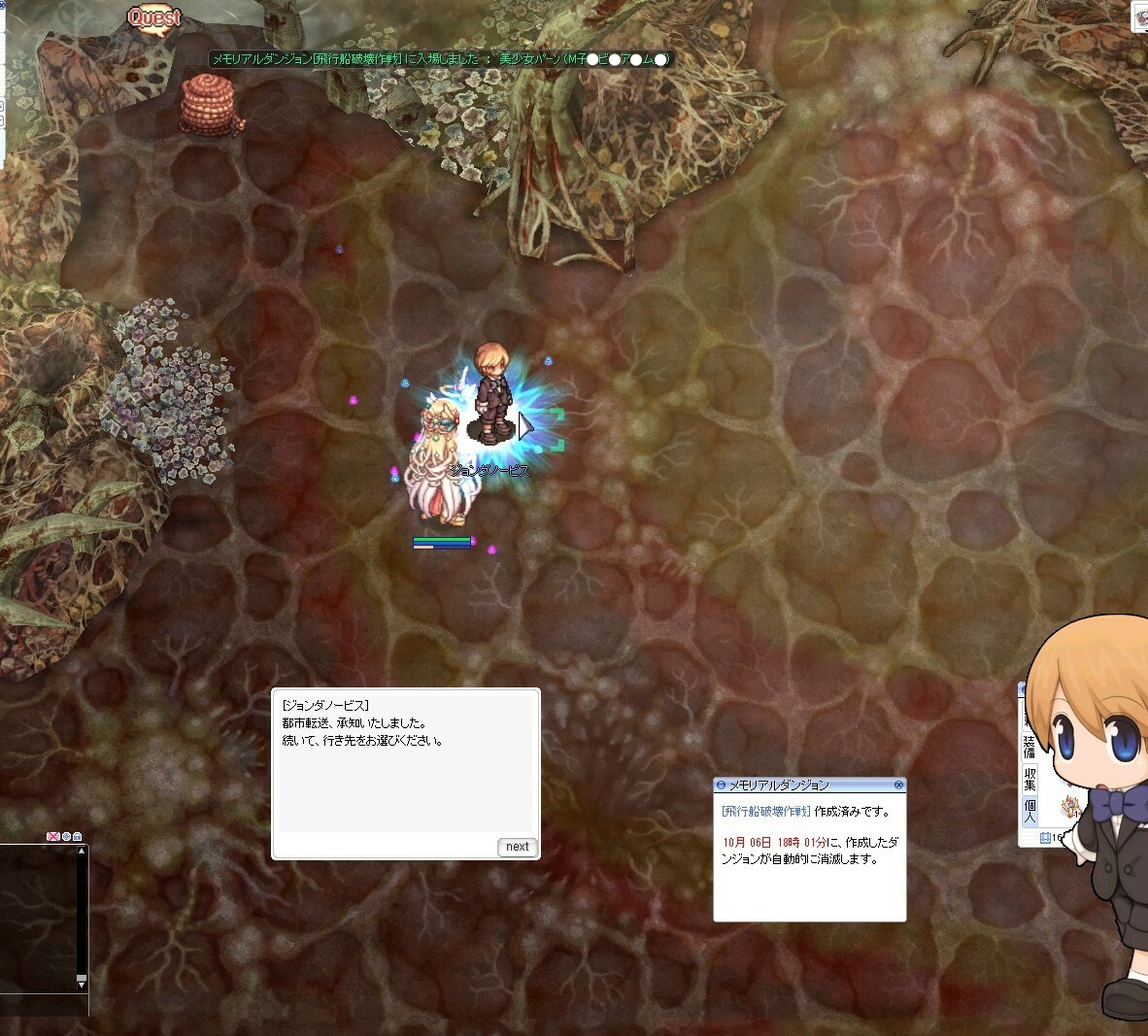Viewport: 1148px width, 1036px height.
Task: Click the pink crossed chat window icon
Action: pos(53,837)
